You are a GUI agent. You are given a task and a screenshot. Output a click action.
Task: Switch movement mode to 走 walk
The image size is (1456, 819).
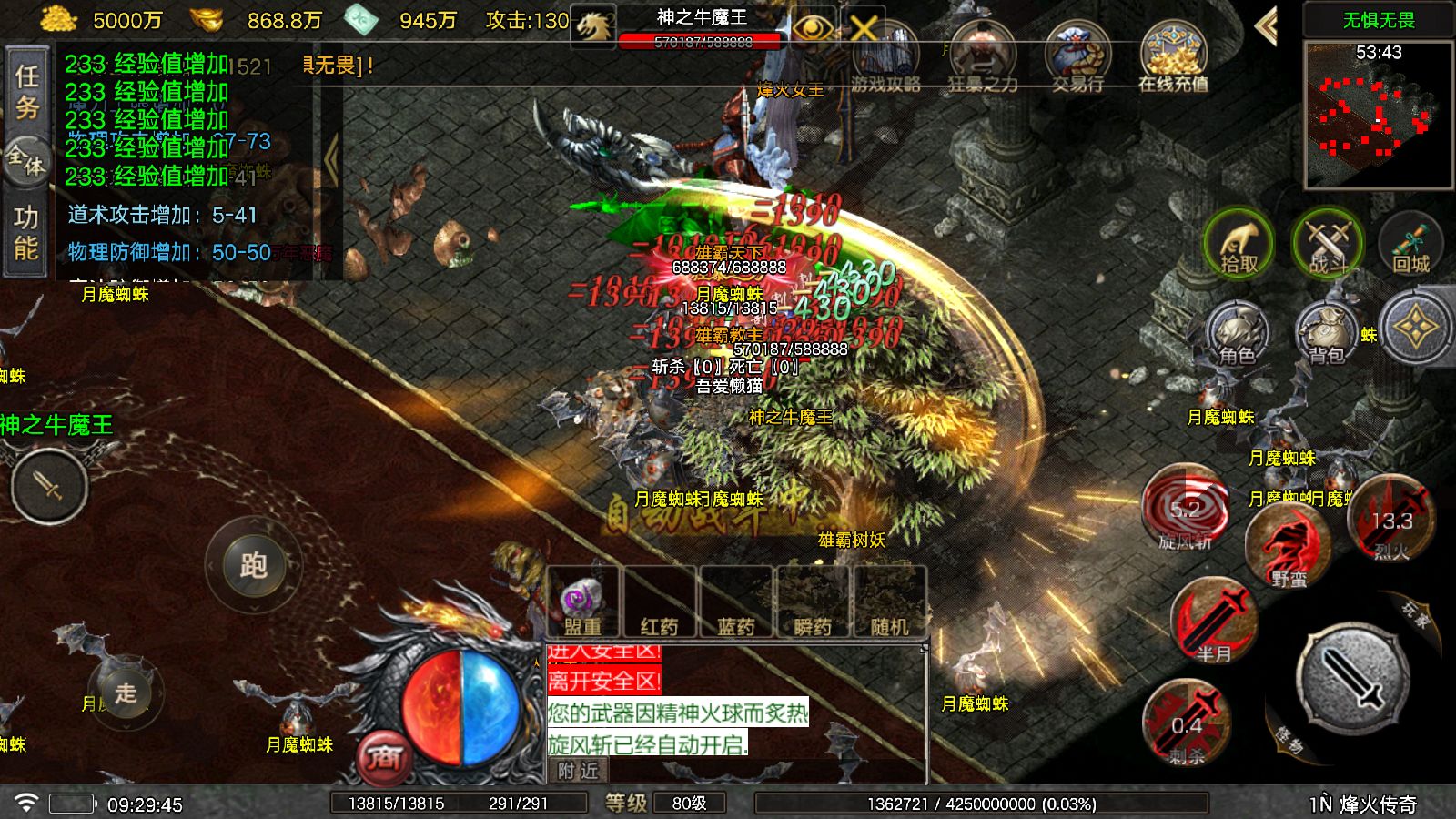pos(127,693)
